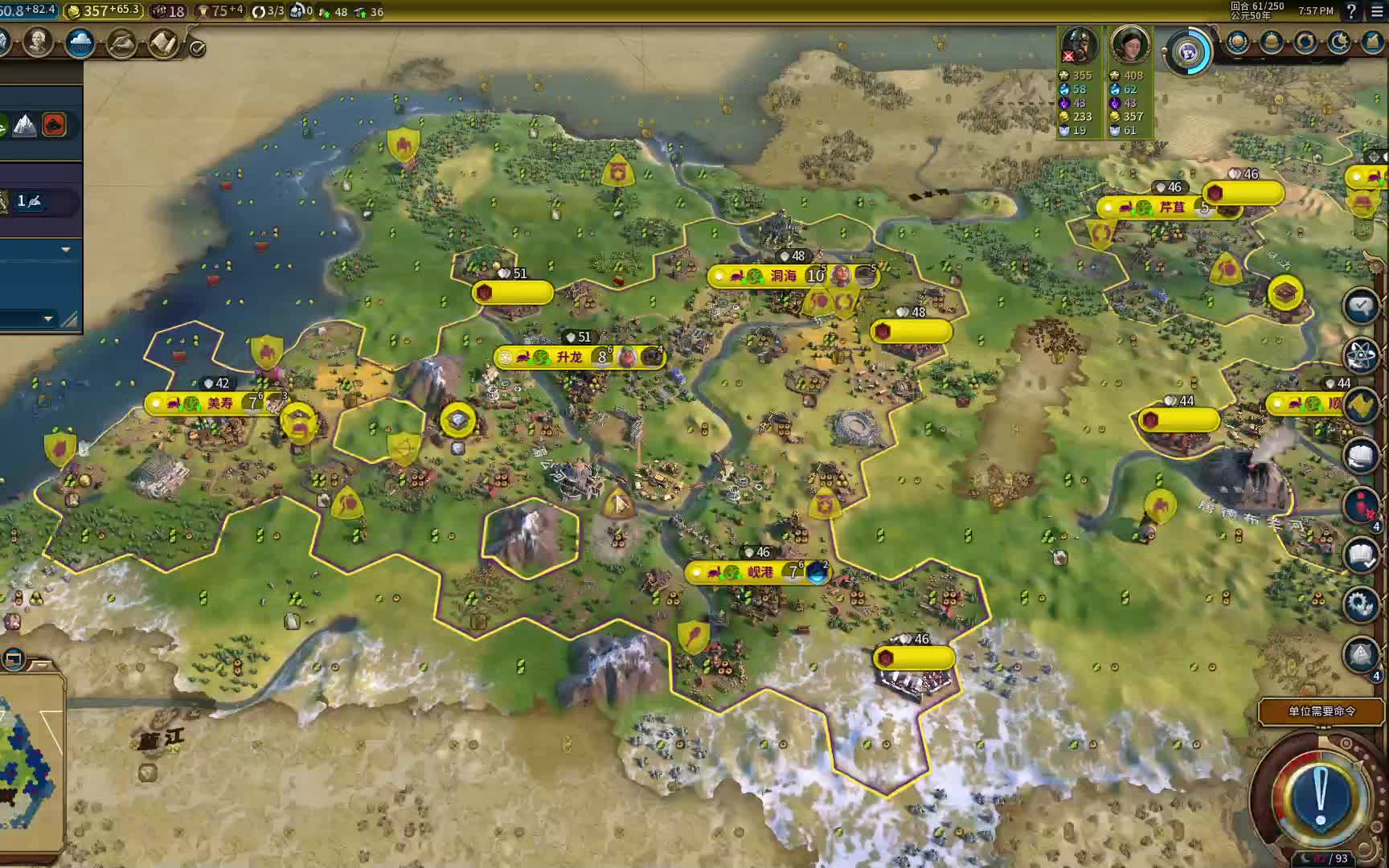
Task: Toggle the checkmark button beside the left toolbar
Action: click(x=197, y=48)
